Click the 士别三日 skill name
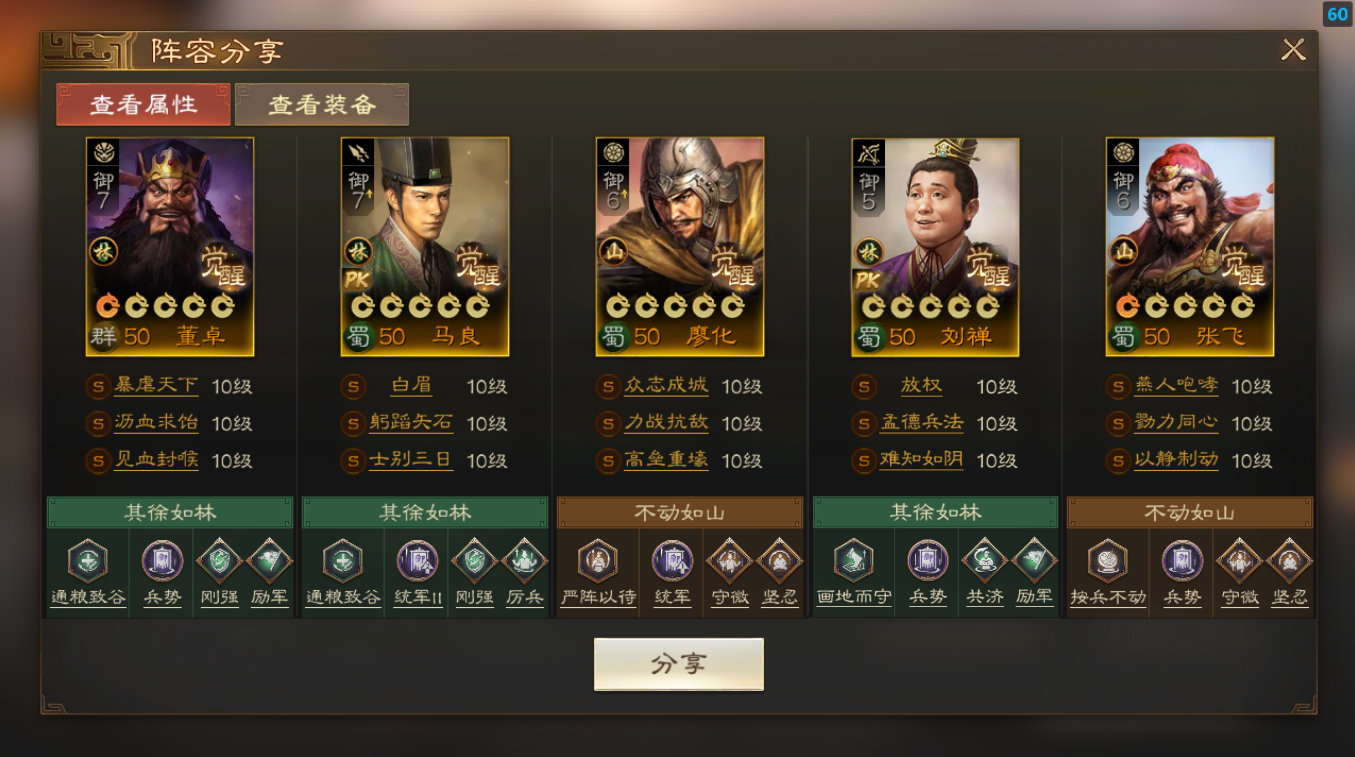1355x757 pixels. point(411,460)
